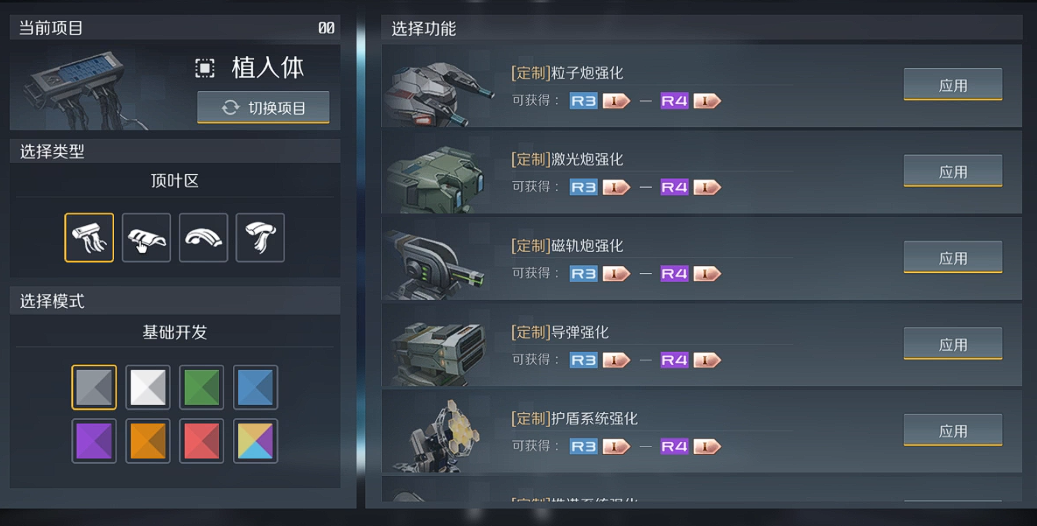Screen dimensions: 1037x526
Task: Pick the blue development mode swatch
Action: (256, 387)
